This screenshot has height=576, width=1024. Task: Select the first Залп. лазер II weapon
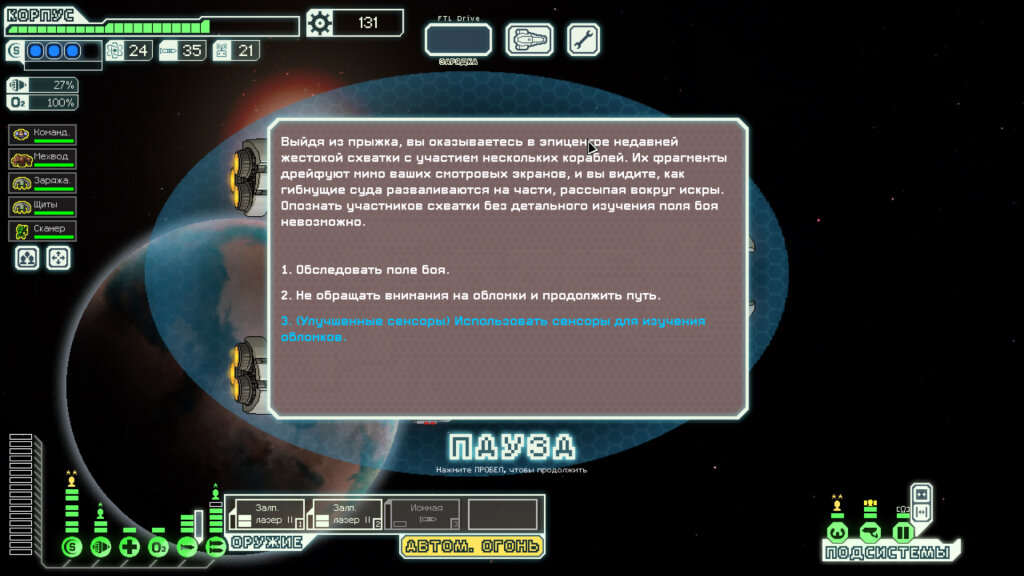point(265,514)
